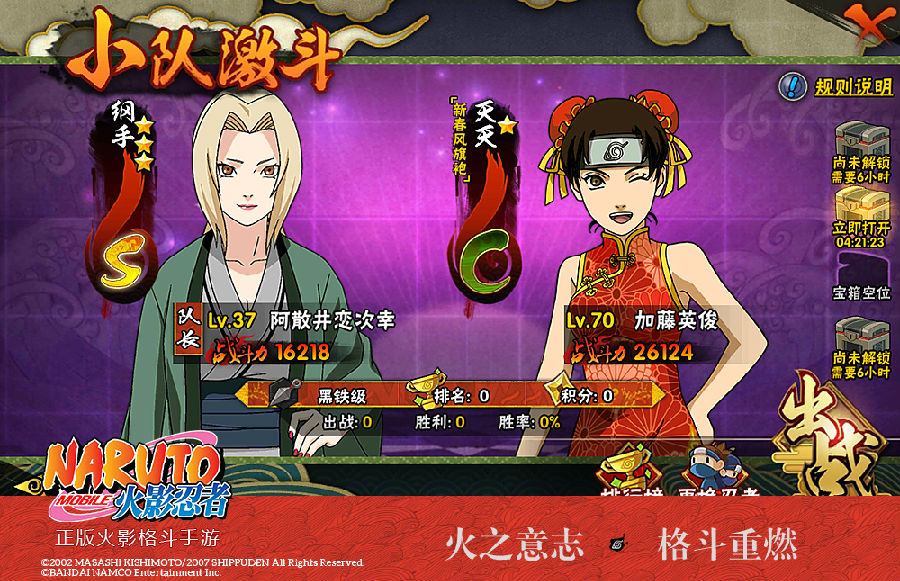The height and width of the screenshot is (581, 900).
Task: Choose the 更换忍者 change ninja button
Action: (x=720, y=474)
